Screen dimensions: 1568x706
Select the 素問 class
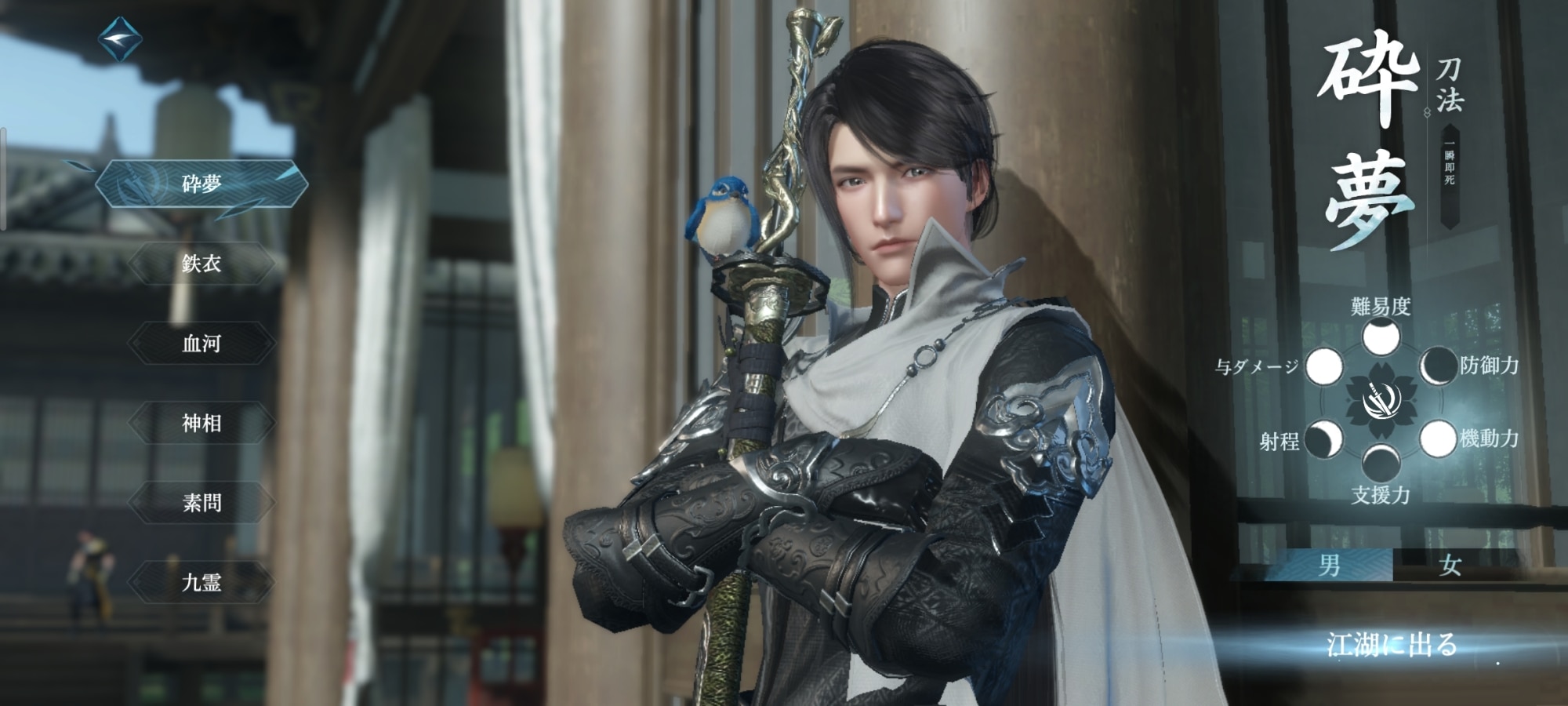click(201, 503)
